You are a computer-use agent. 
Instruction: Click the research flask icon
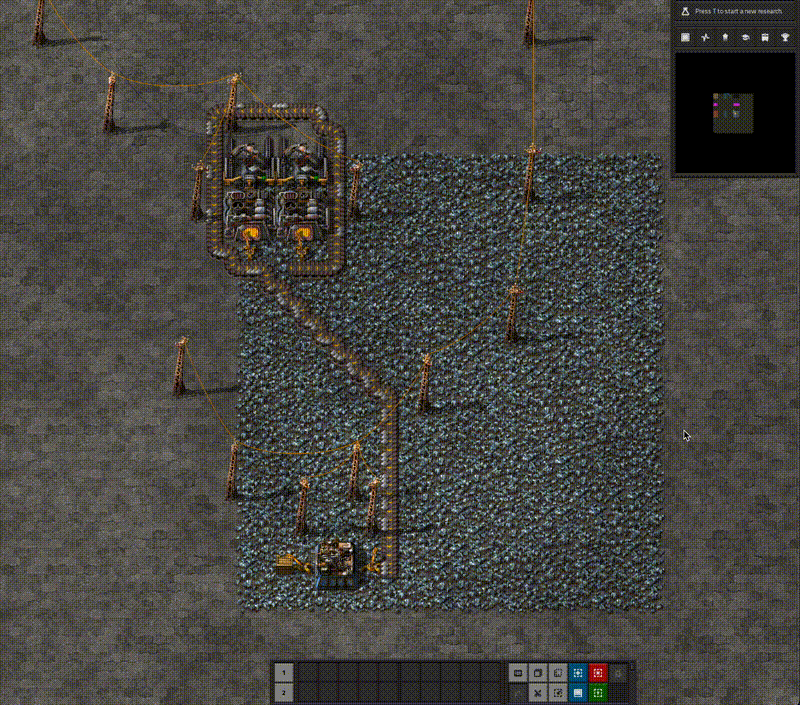(x=685, y=11)
